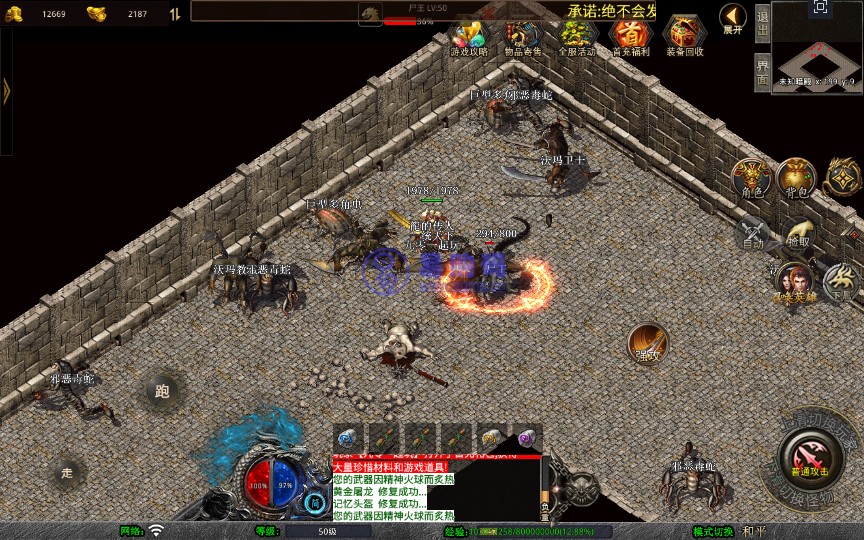Toggle 自动 auto-combat
Viewport: 864px width, 540px height.
[x=754, y=233]
